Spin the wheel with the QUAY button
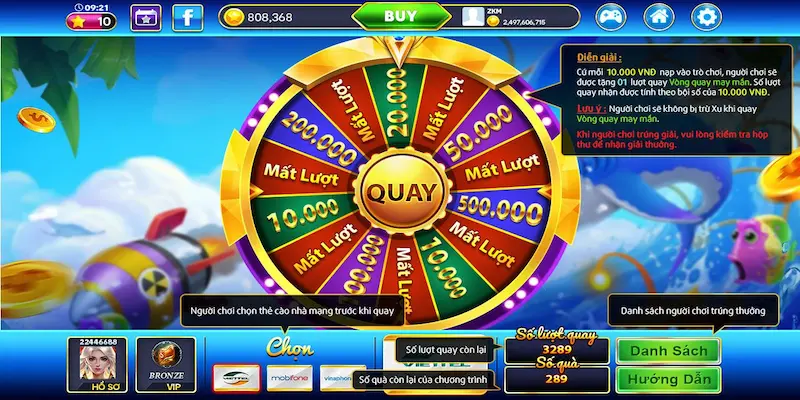 400,190
